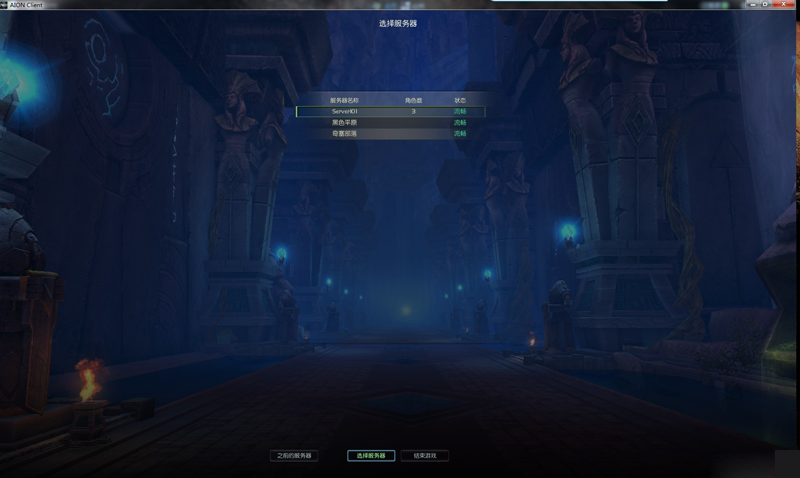This screenshot has width=800, height=478.
Task: Sort the list by the 服务器名称 column header
Action: coord(344,100)
